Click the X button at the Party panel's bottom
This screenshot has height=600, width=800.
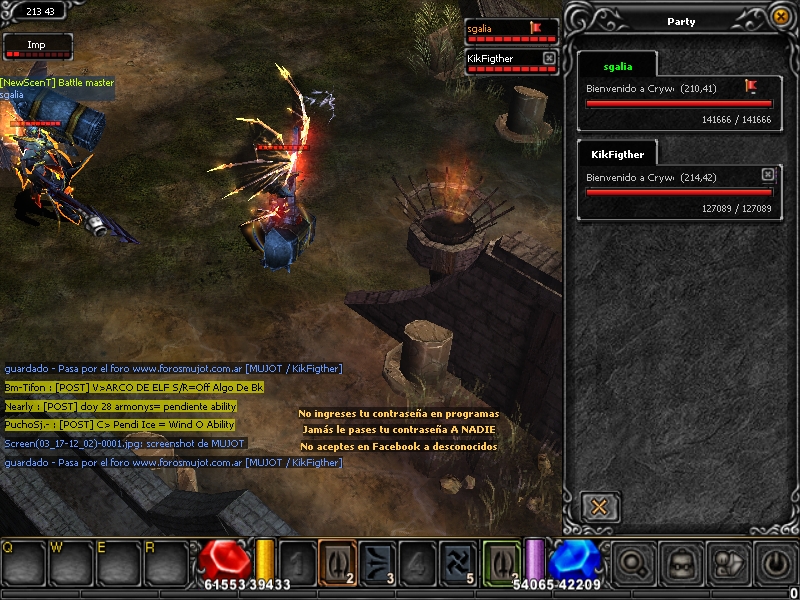click(599, 506)
